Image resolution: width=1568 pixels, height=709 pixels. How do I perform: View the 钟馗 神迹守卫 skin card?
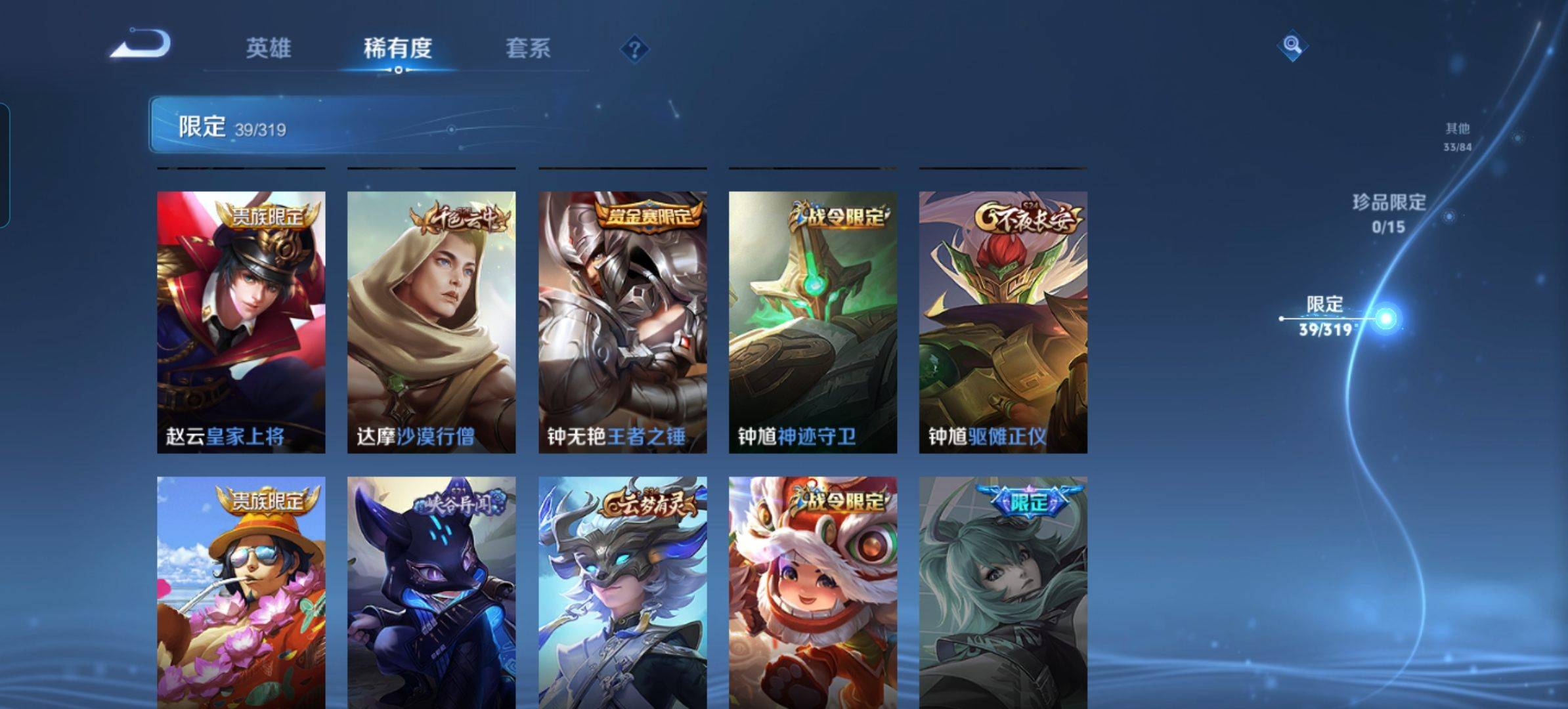tap(813, 322)
